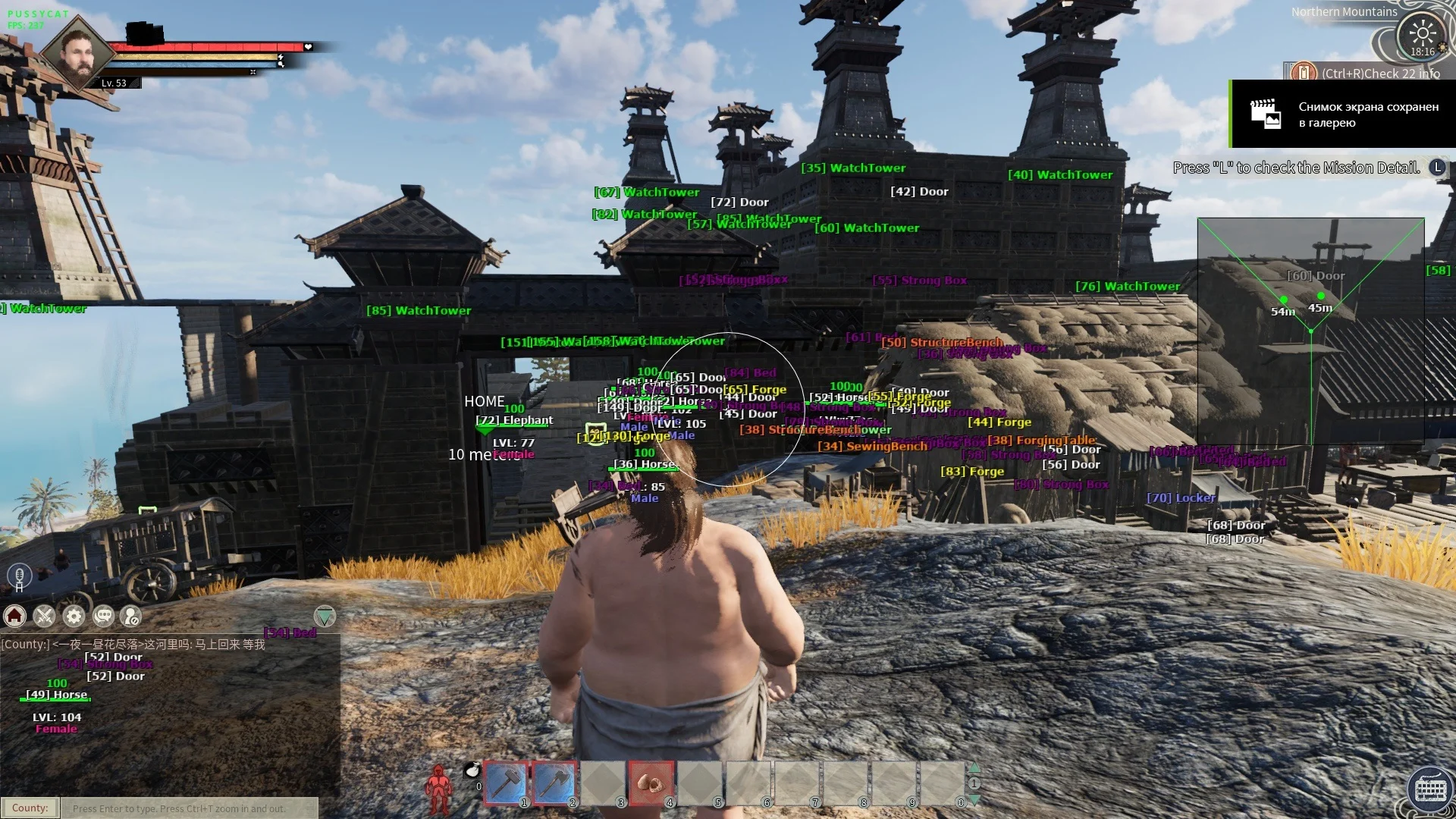Focus the chat message input field
1456x819 pixels.
point(190,808)
